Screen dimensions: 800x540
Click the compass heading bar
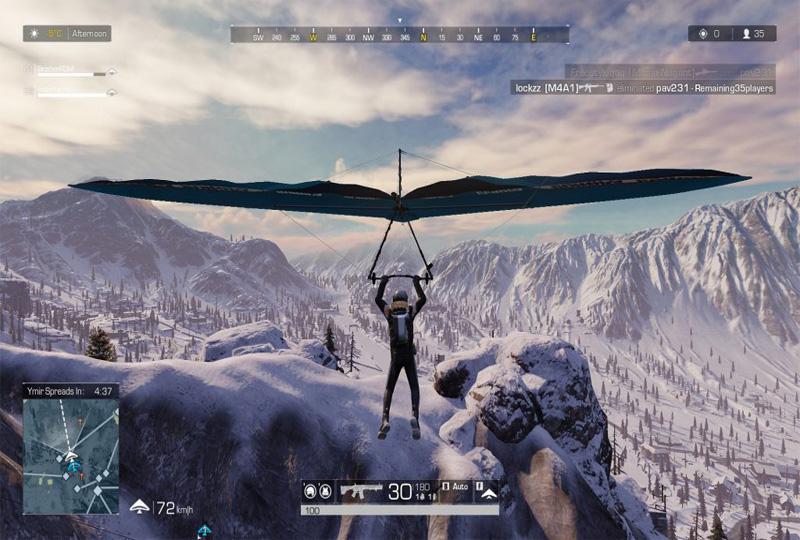[x=400, y=35]
